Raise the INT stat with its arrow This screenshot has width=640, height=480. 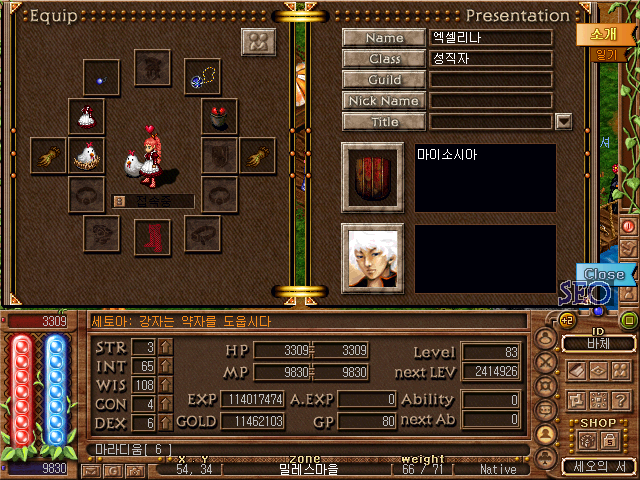click(165, 366)
